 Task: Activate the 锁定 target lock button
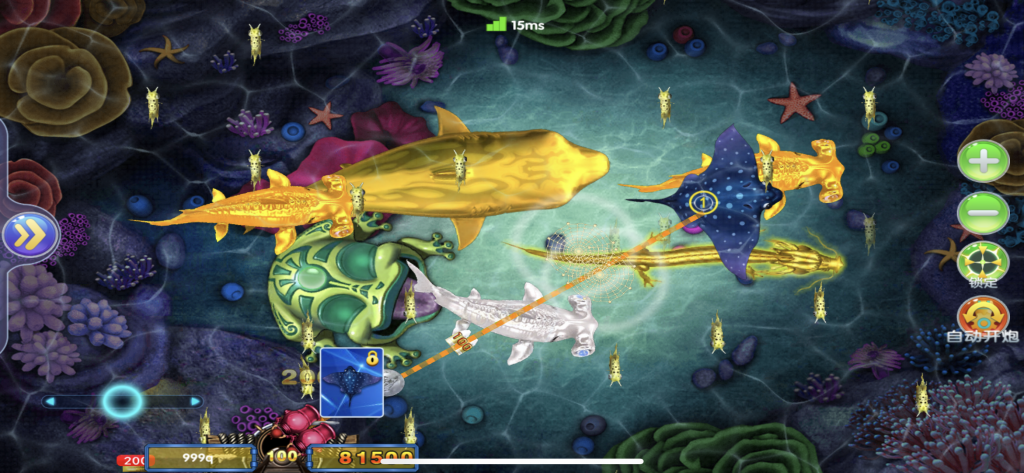pos(983,264)
